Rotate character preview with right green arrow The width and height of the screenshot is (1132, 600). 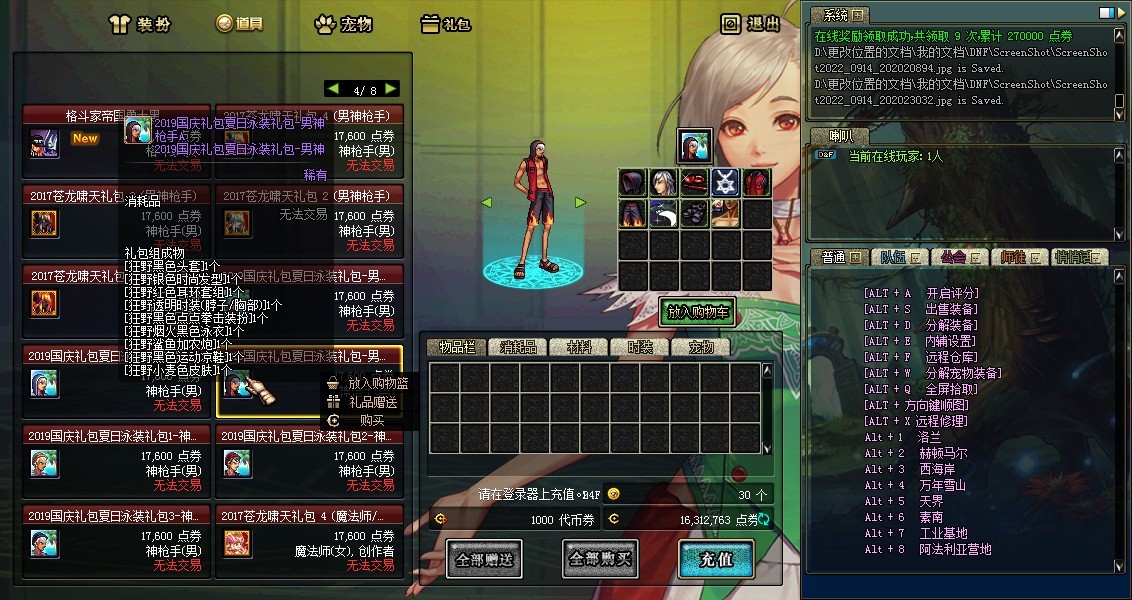(580, 203)
